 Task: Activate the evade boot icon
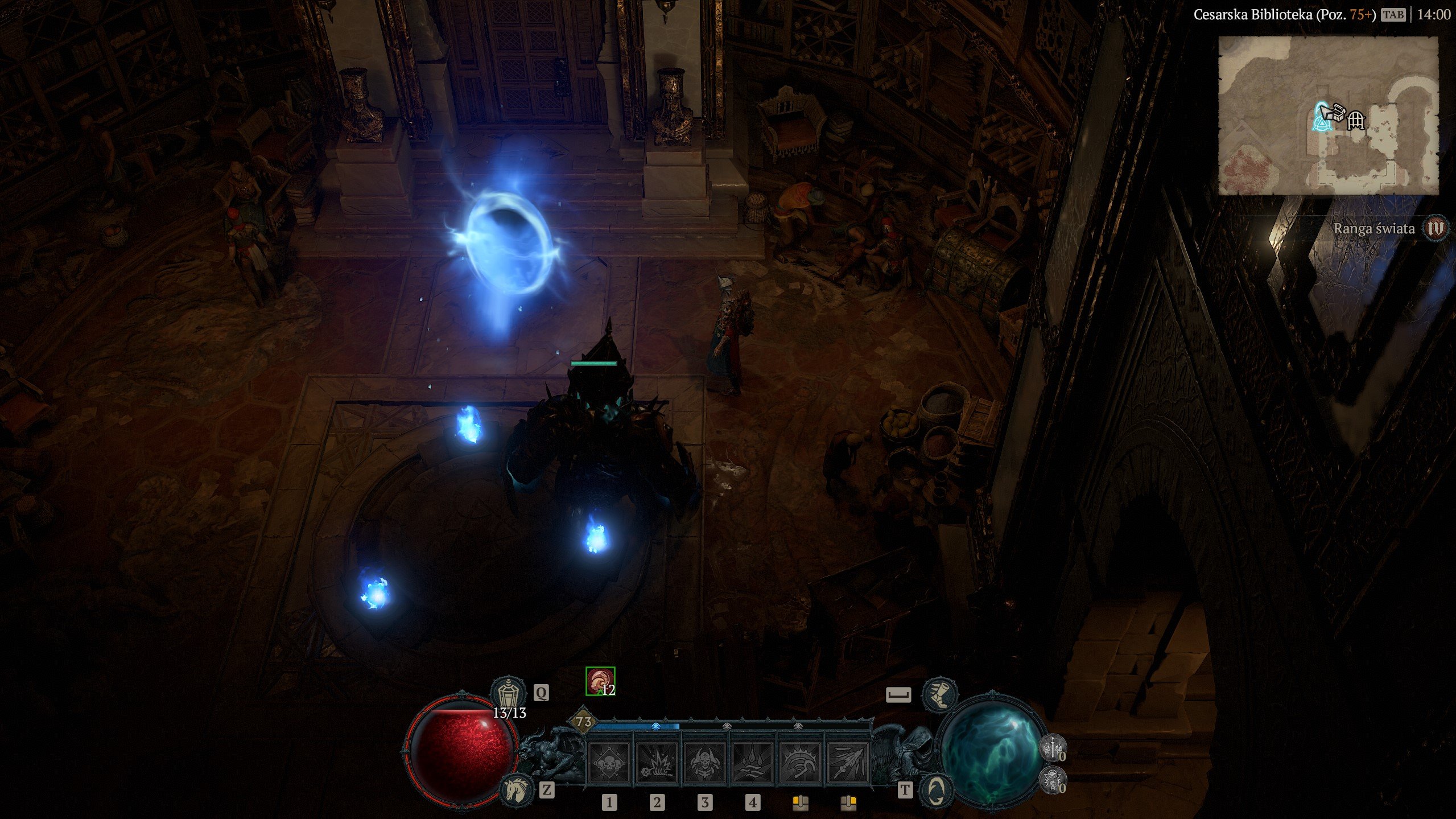pos(940,694)
